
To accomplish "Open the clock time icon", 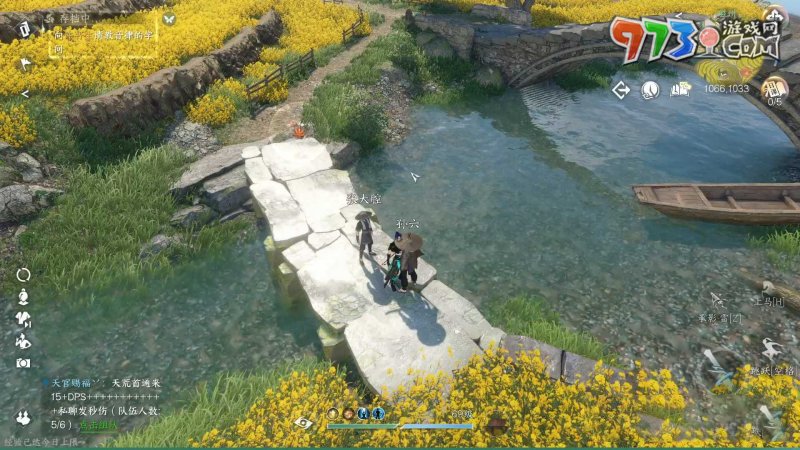I will [650, 90].
